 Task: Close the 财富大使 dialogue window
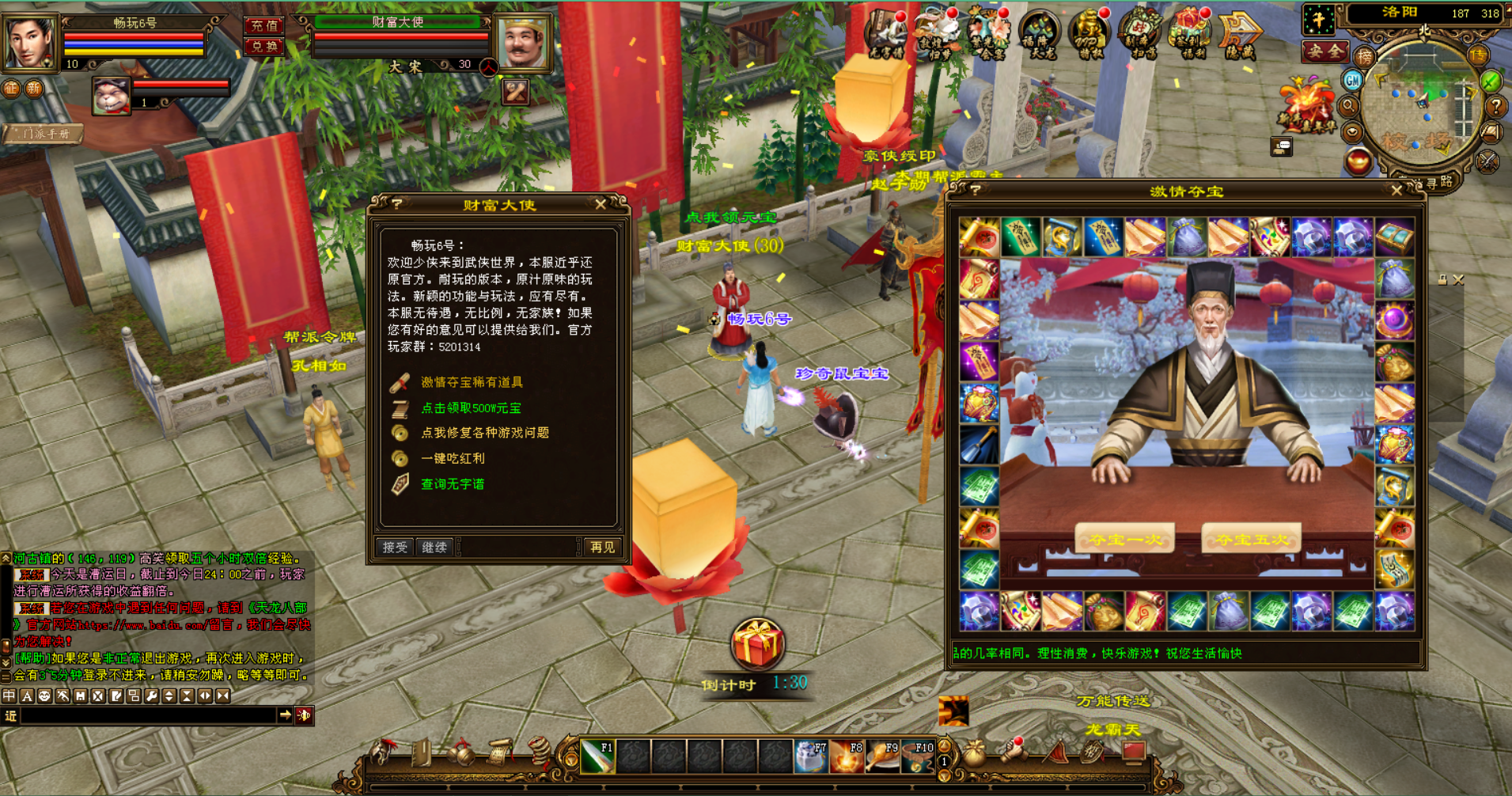click(601, 205)
